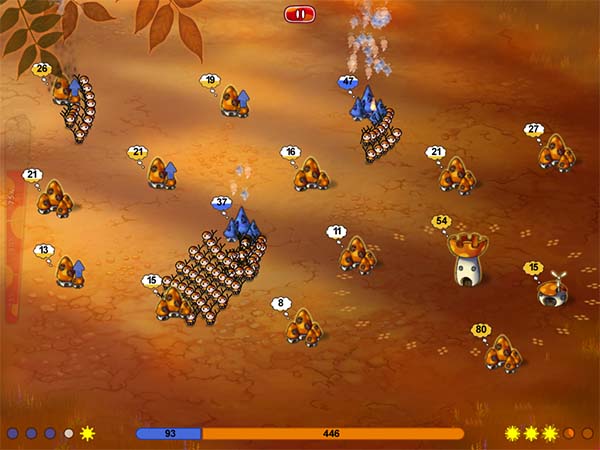The width and height of the screenshot is (600, 450).
Task: Pick the village labeled 13
Action: [x=70, y=270]
